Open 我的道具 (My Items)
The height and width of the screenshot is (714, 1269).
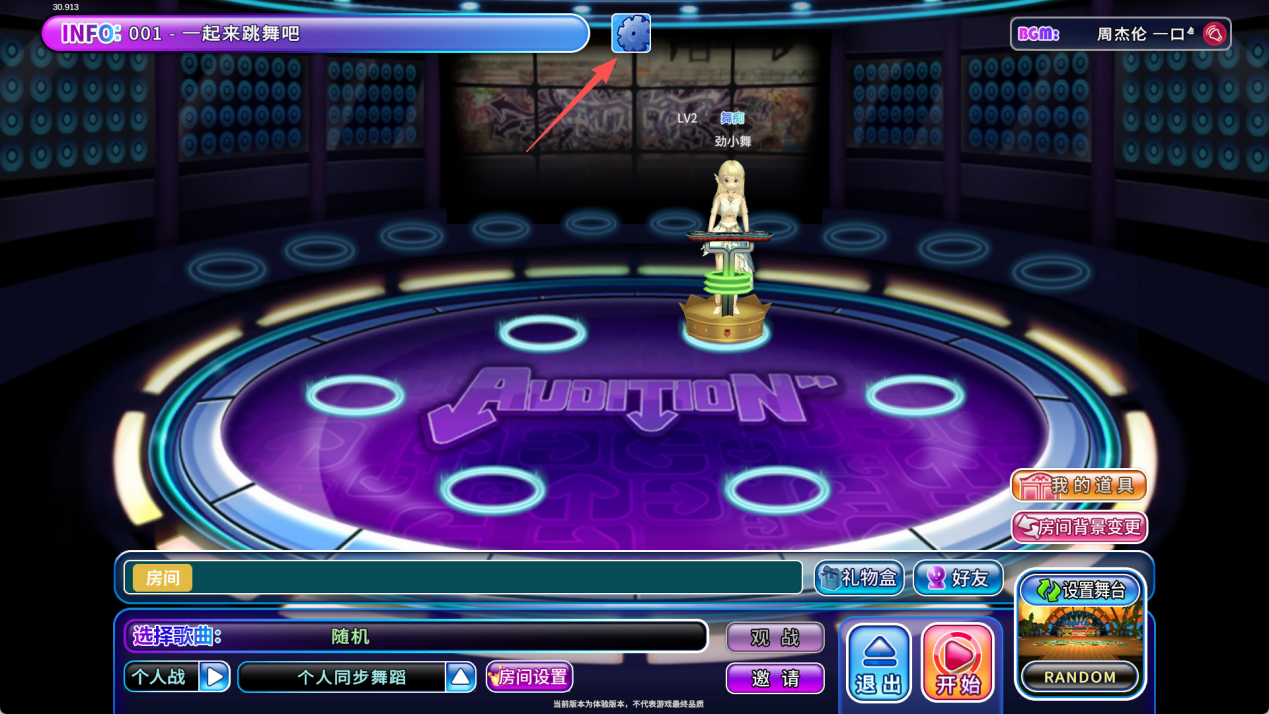1079,486
